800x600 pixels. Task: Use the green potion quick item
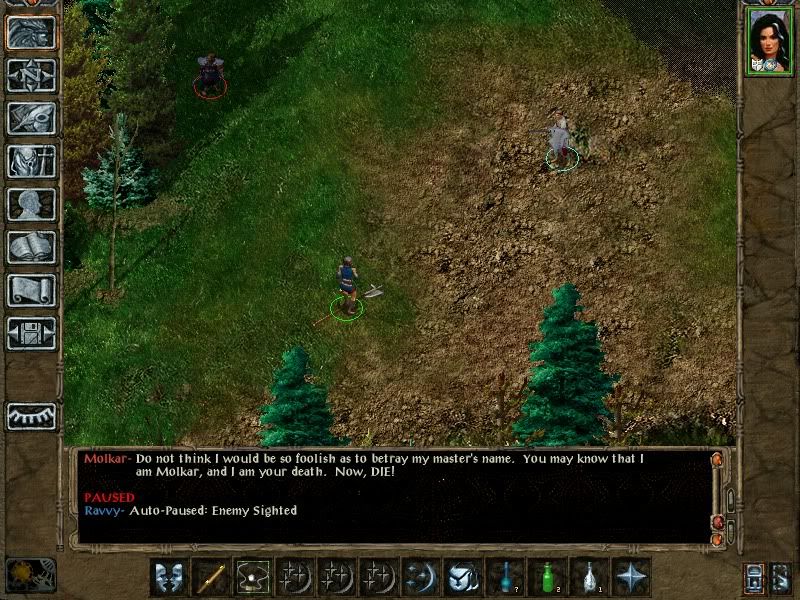click(x=547, y=577)
